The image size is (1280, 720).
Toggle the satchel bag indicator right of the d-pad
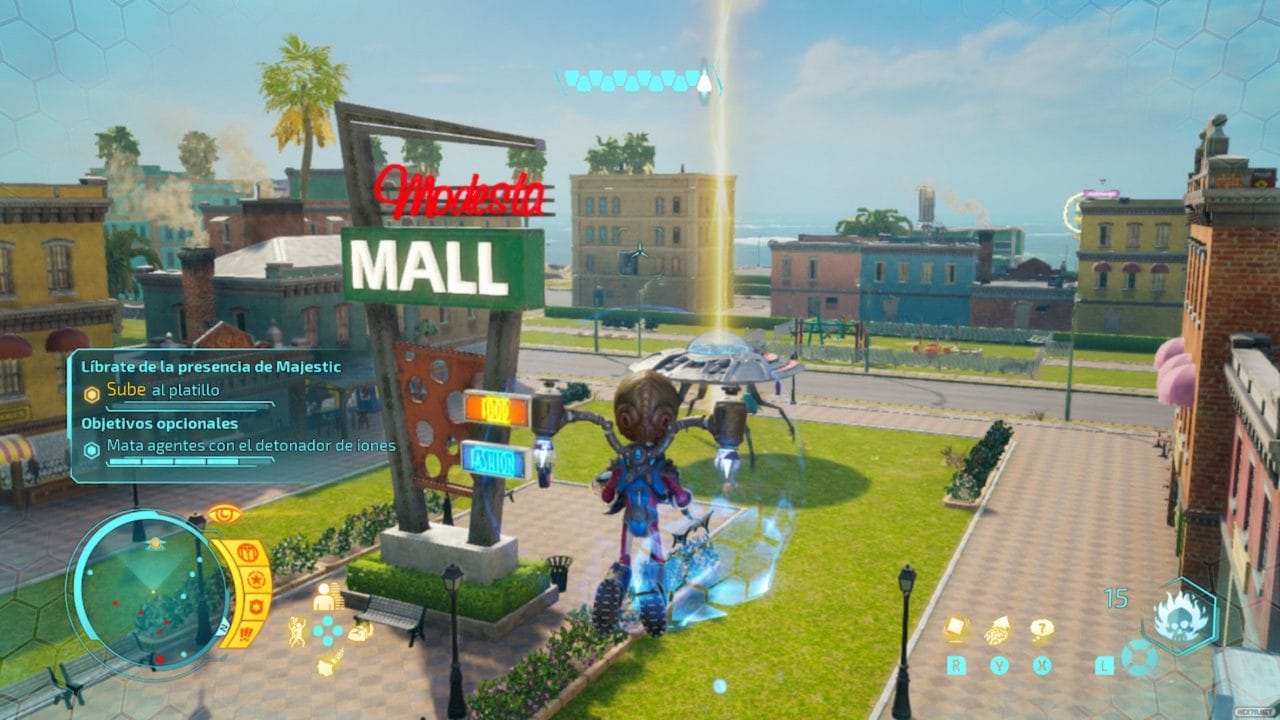tap(359, 633)
